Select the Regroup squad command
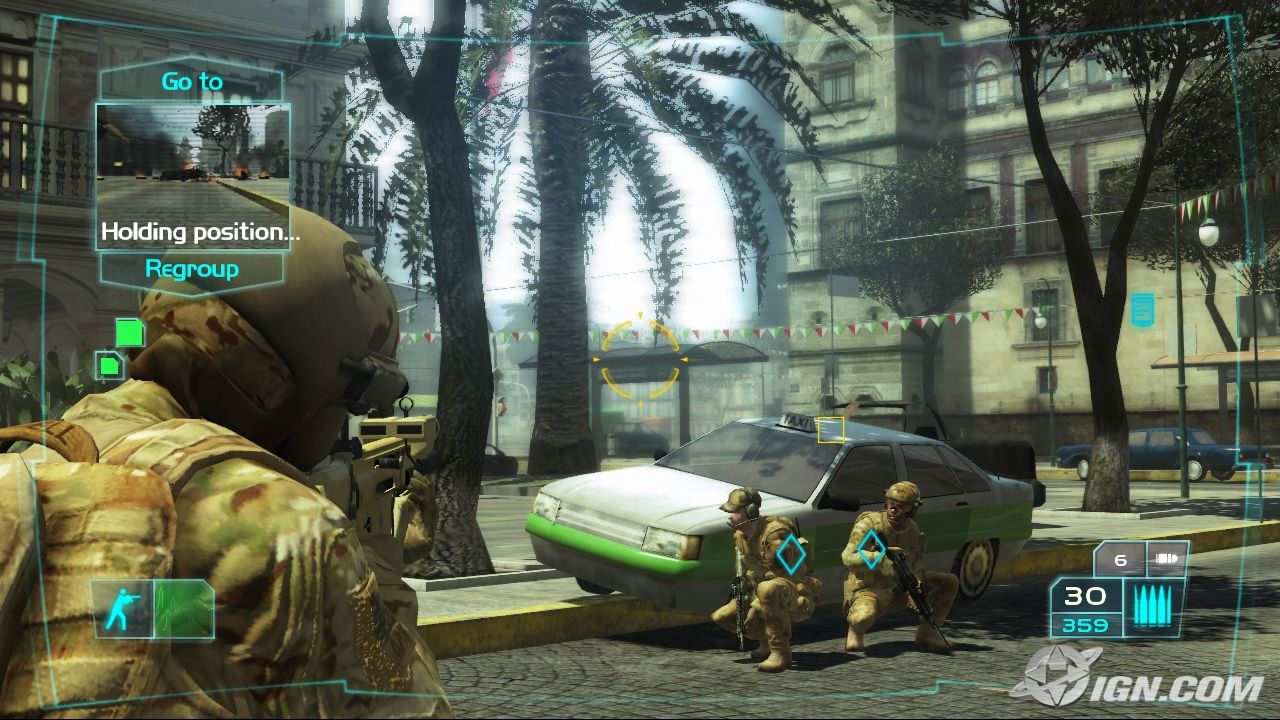The height and width of the screenshot is (720, 1280). [x=192, y=268]
